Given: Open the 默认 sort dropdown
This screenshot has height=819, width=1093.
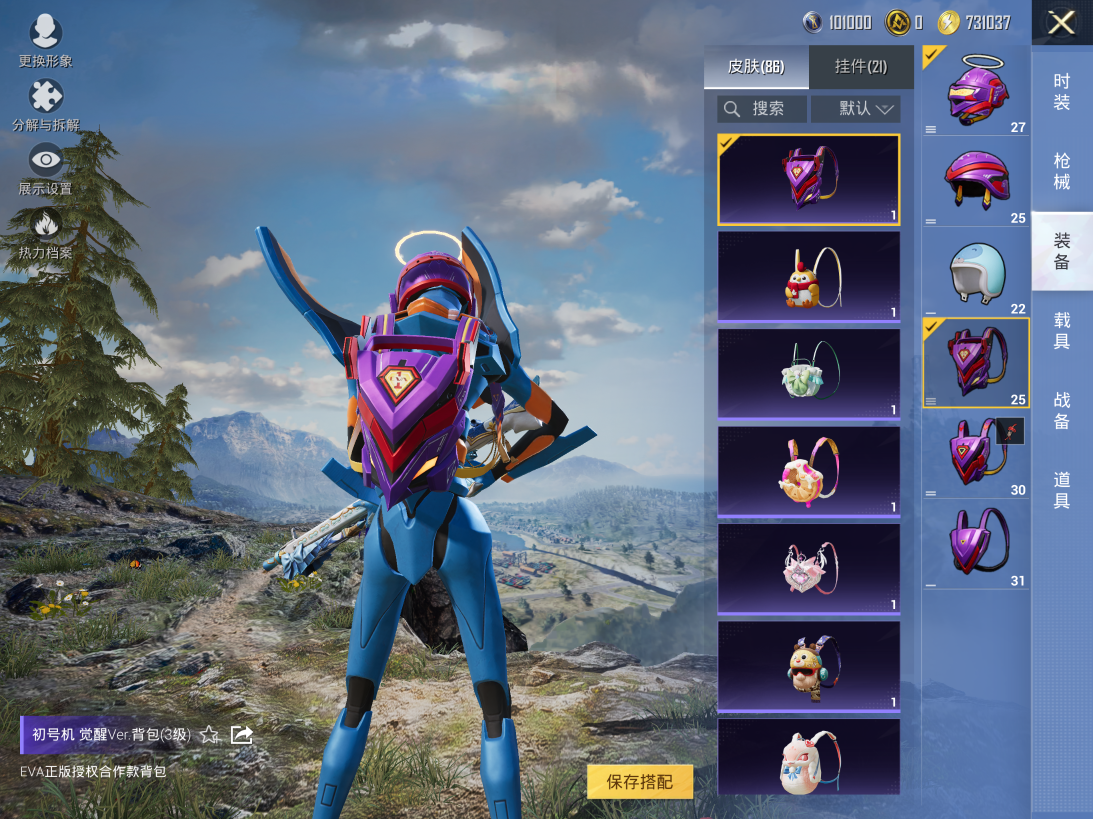Looking at the screenshot, I should pos(855,109).
